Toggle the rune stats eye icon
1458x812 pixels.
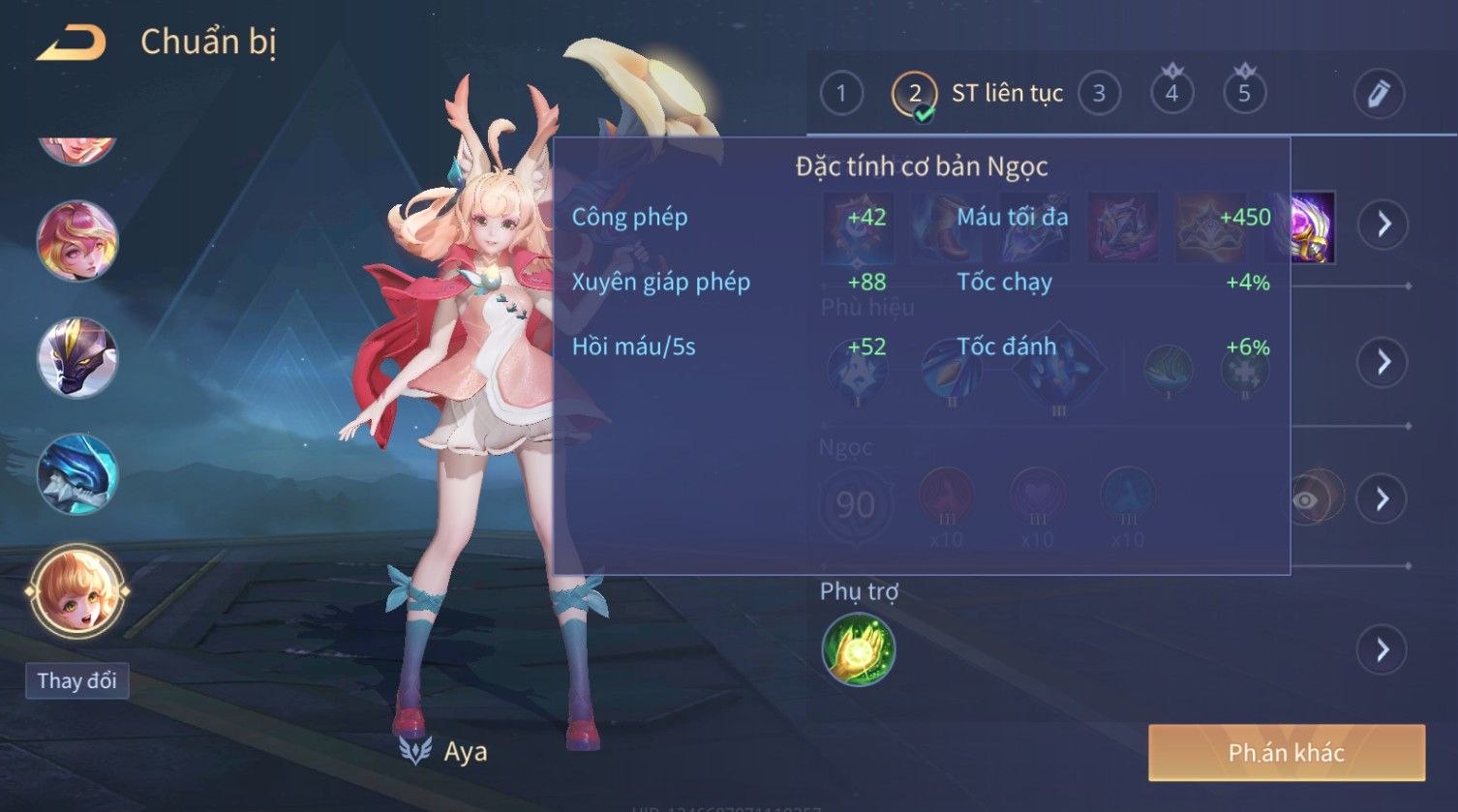pyautogui.click(x=1307, y=499)
